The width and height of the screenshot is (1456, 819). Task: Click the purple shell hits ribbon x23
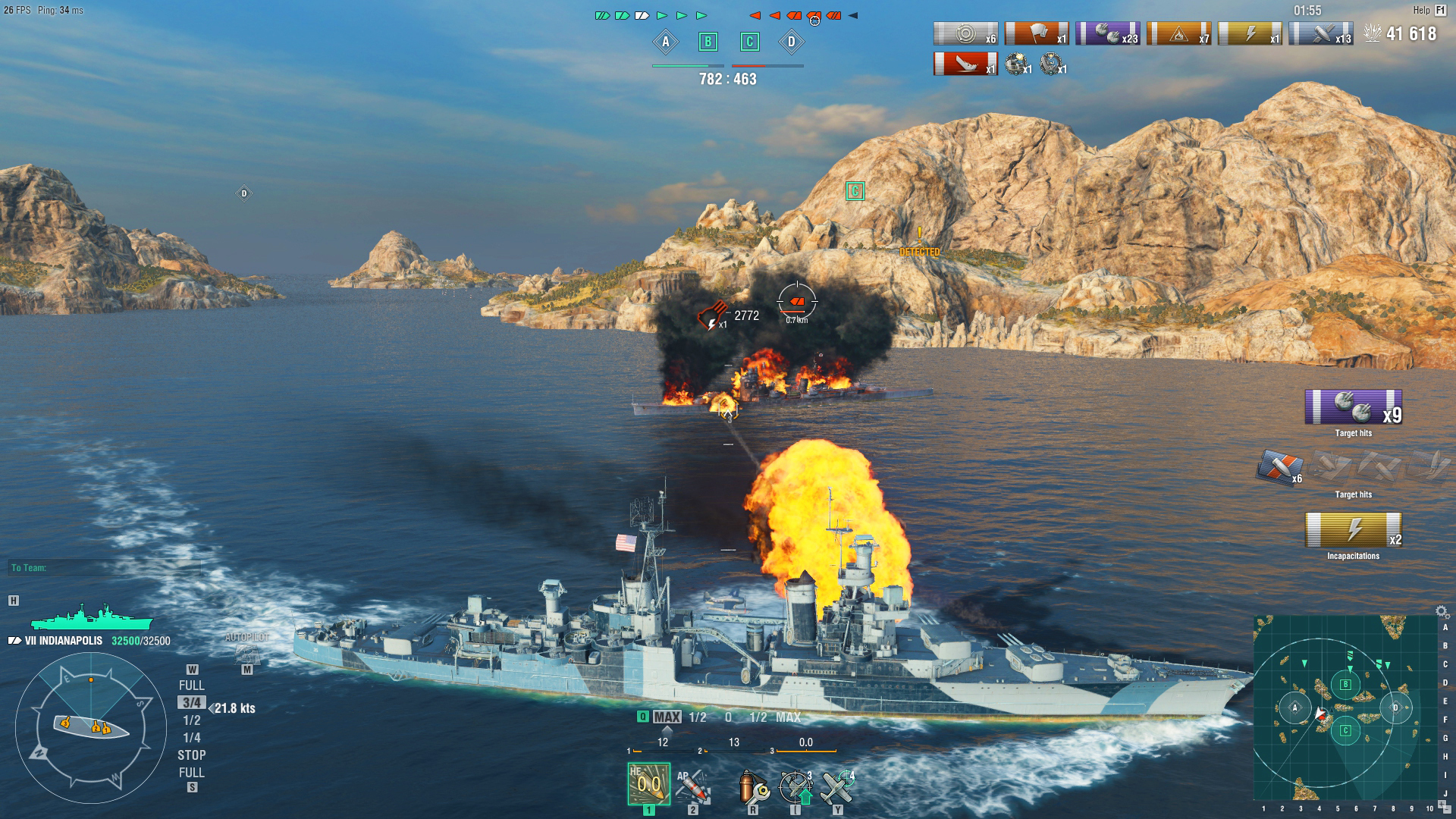point(1109,33)
